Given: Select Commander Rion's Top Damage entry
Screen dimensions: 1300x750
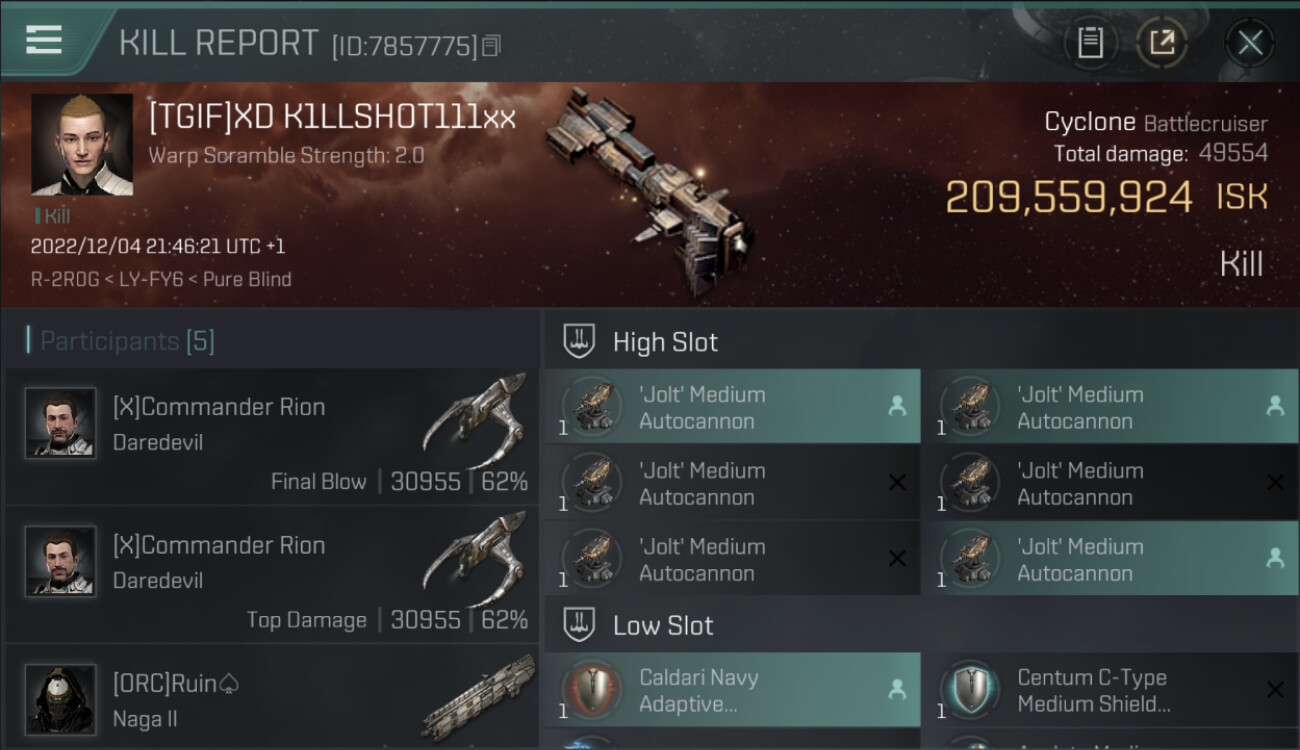Looking at the screenshot, I should click(272, 576).
